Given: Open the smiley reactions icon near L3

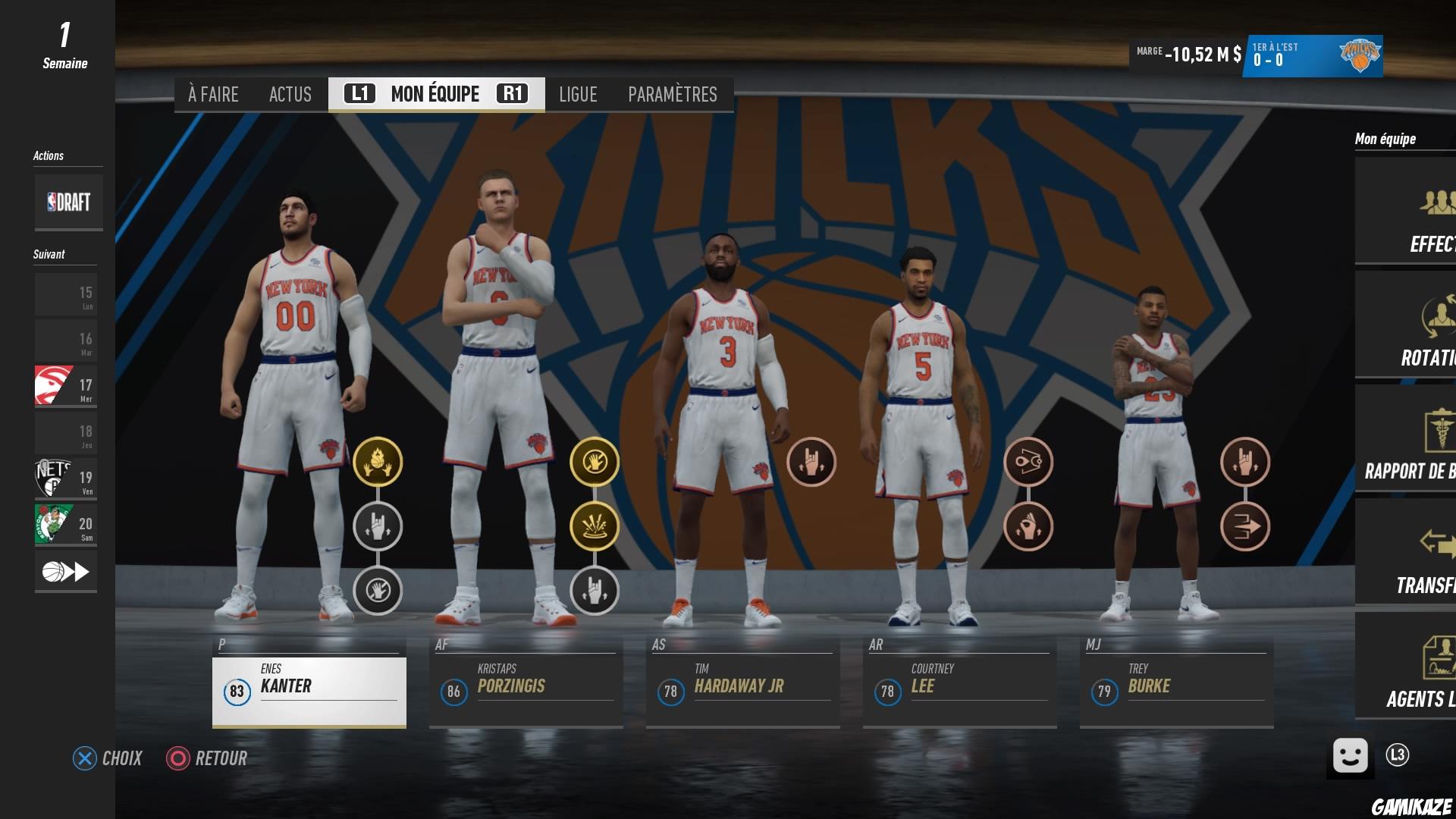Looking at the screenshot, I should click(1349, 756).
